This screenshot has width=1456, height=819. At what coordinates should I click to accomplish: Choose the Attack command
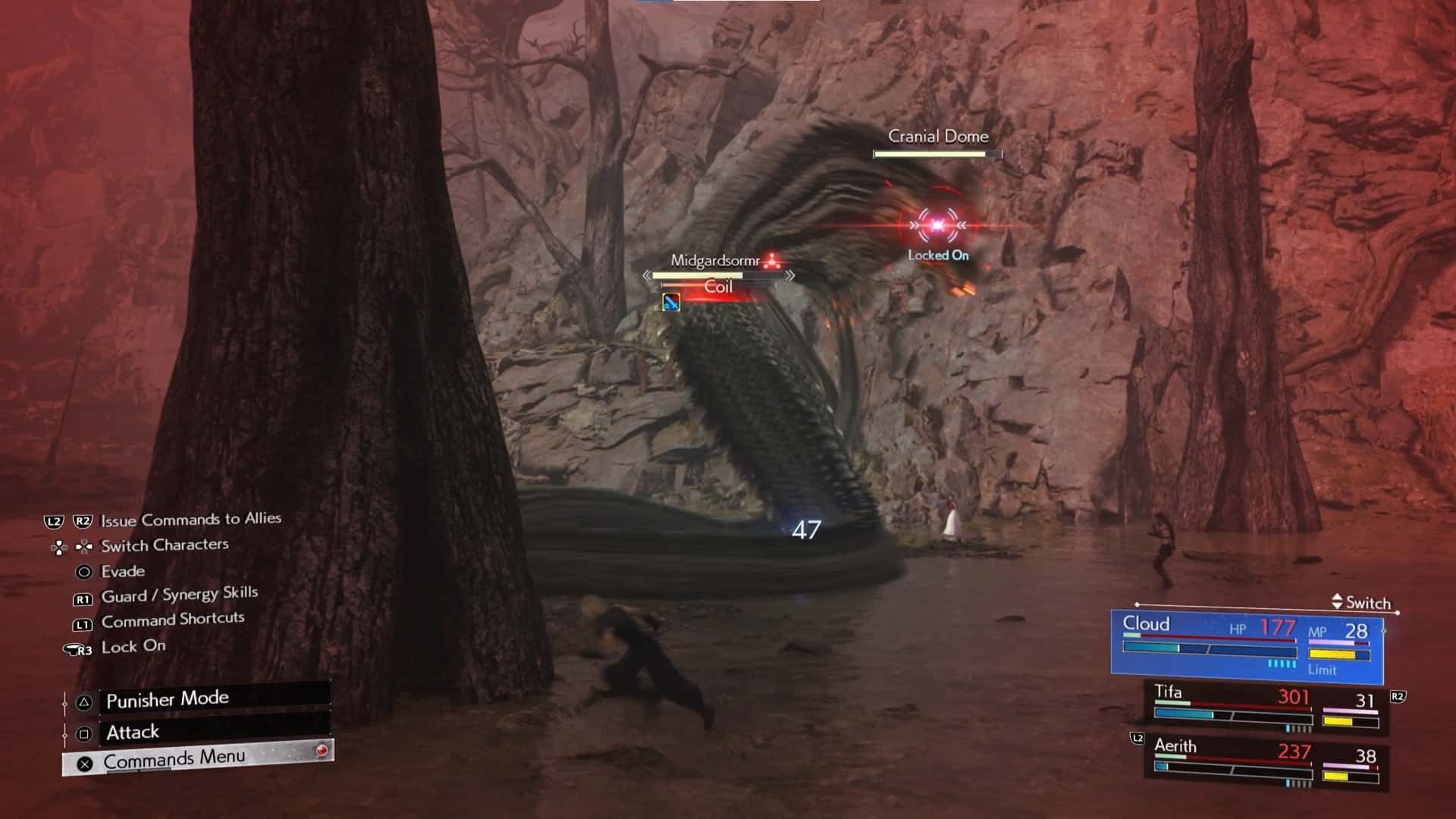coord(197,732)
